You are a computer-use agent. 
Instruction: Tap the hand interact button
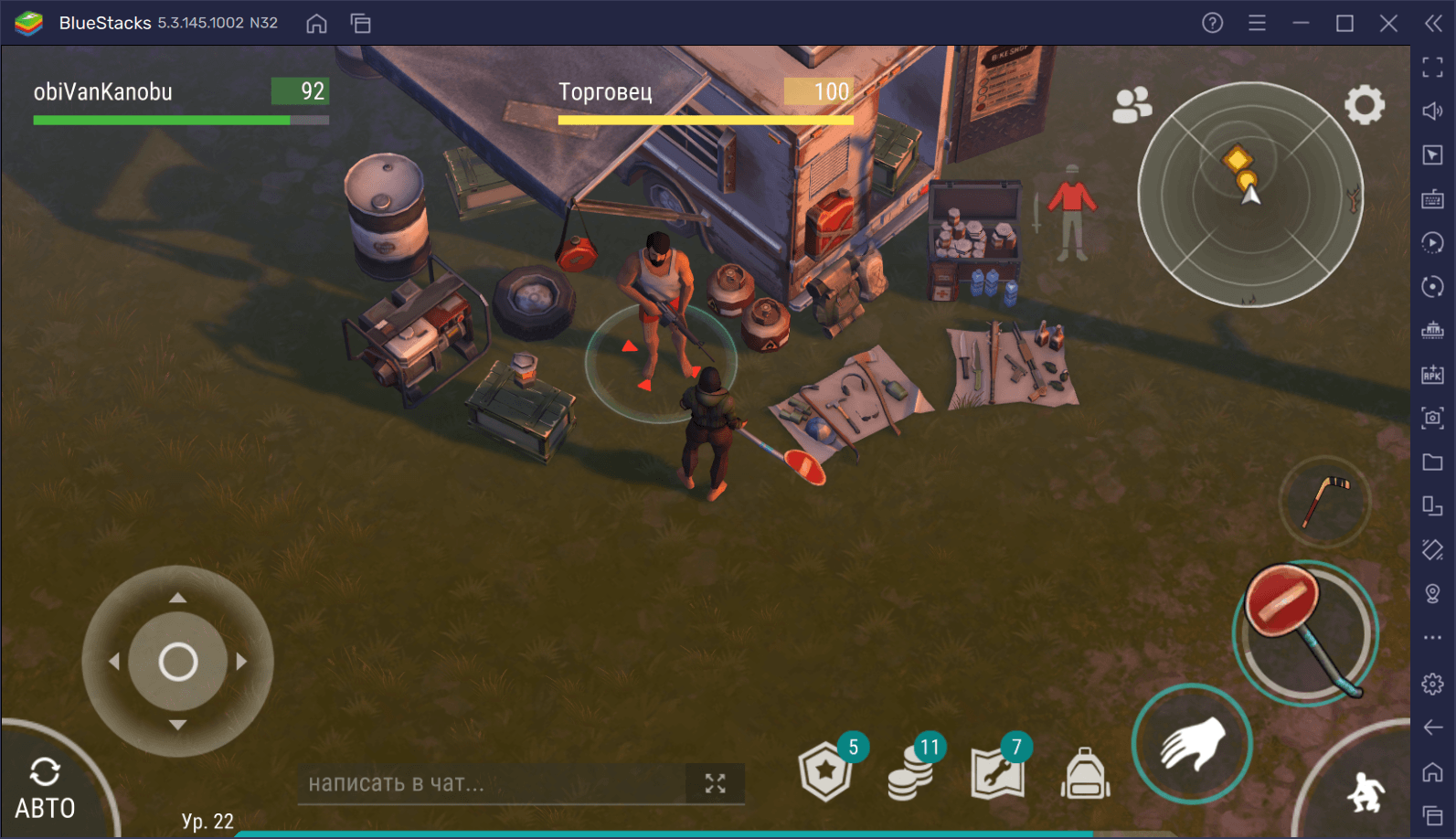1192,743
